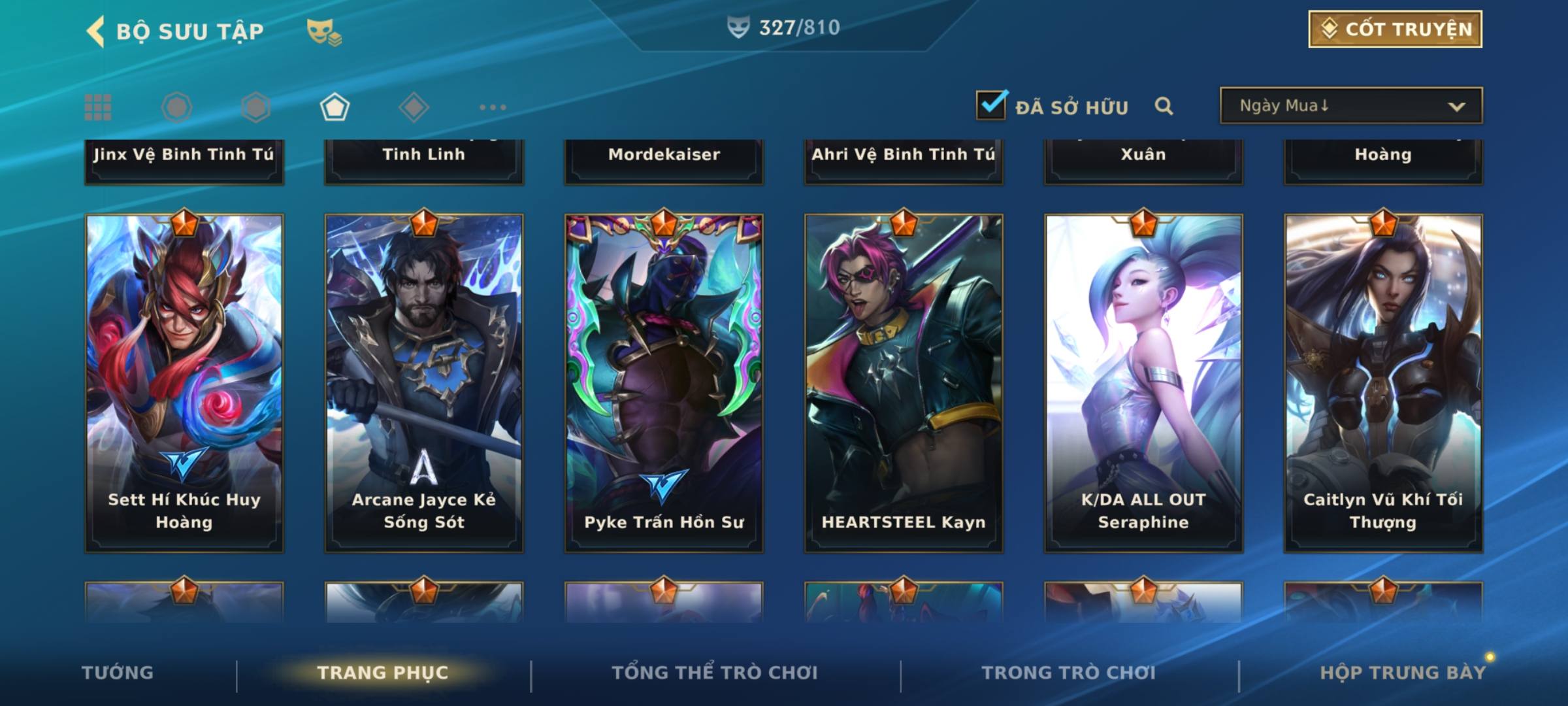The image size is (1568, 706).
Task: Toggle the Đã Sở Hữu checkbox
Action: 991,105
